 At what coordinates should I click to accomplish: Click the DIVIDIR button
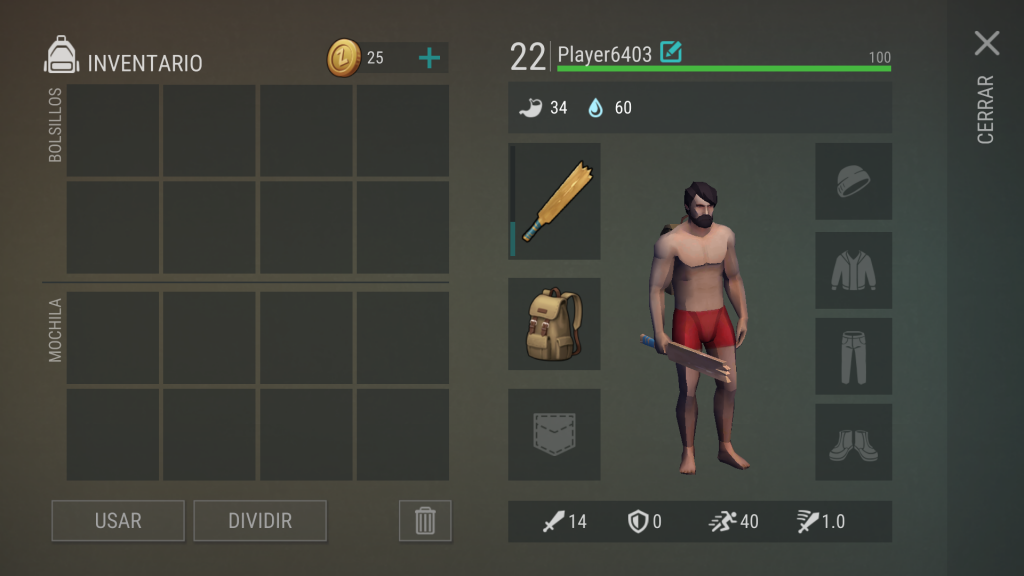(260, 521)
